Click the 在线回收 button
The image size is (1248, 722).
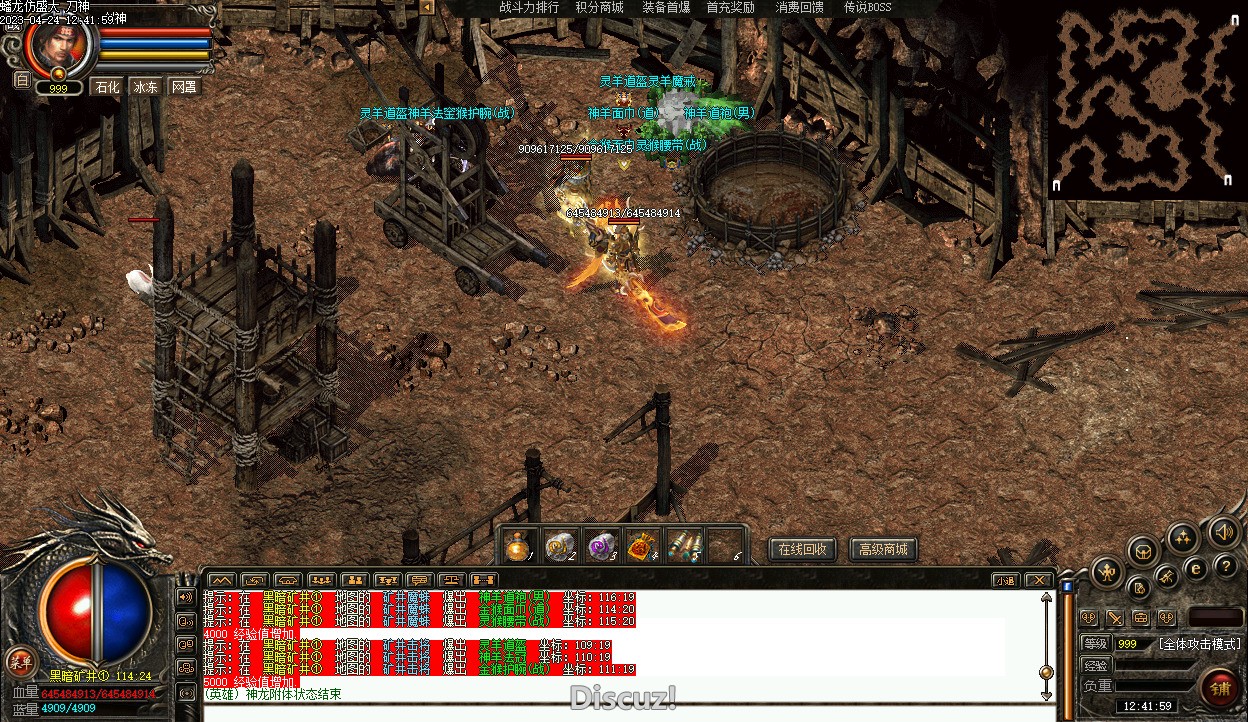click(x=802, y=549)
